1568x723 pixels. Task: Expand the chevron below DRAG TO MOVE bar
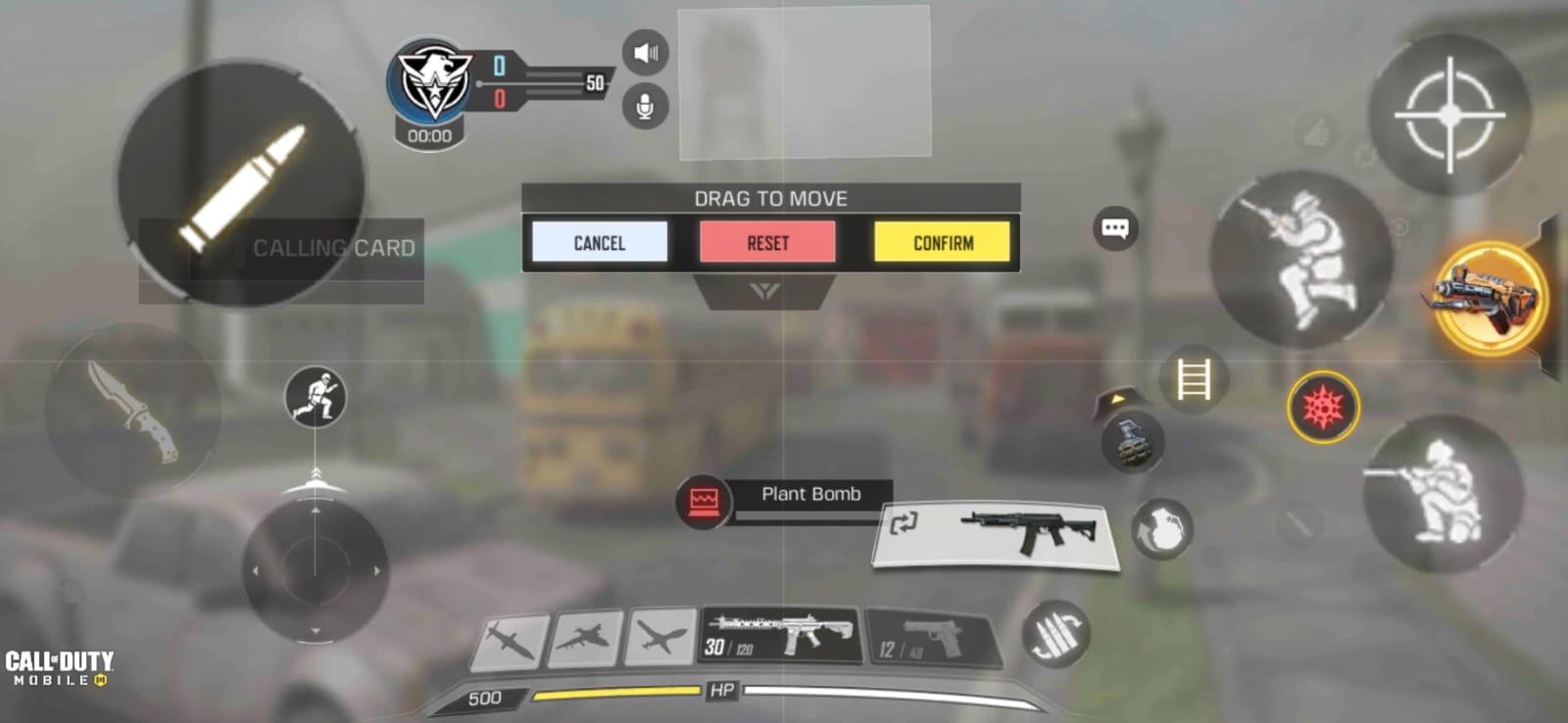(769, 287)
